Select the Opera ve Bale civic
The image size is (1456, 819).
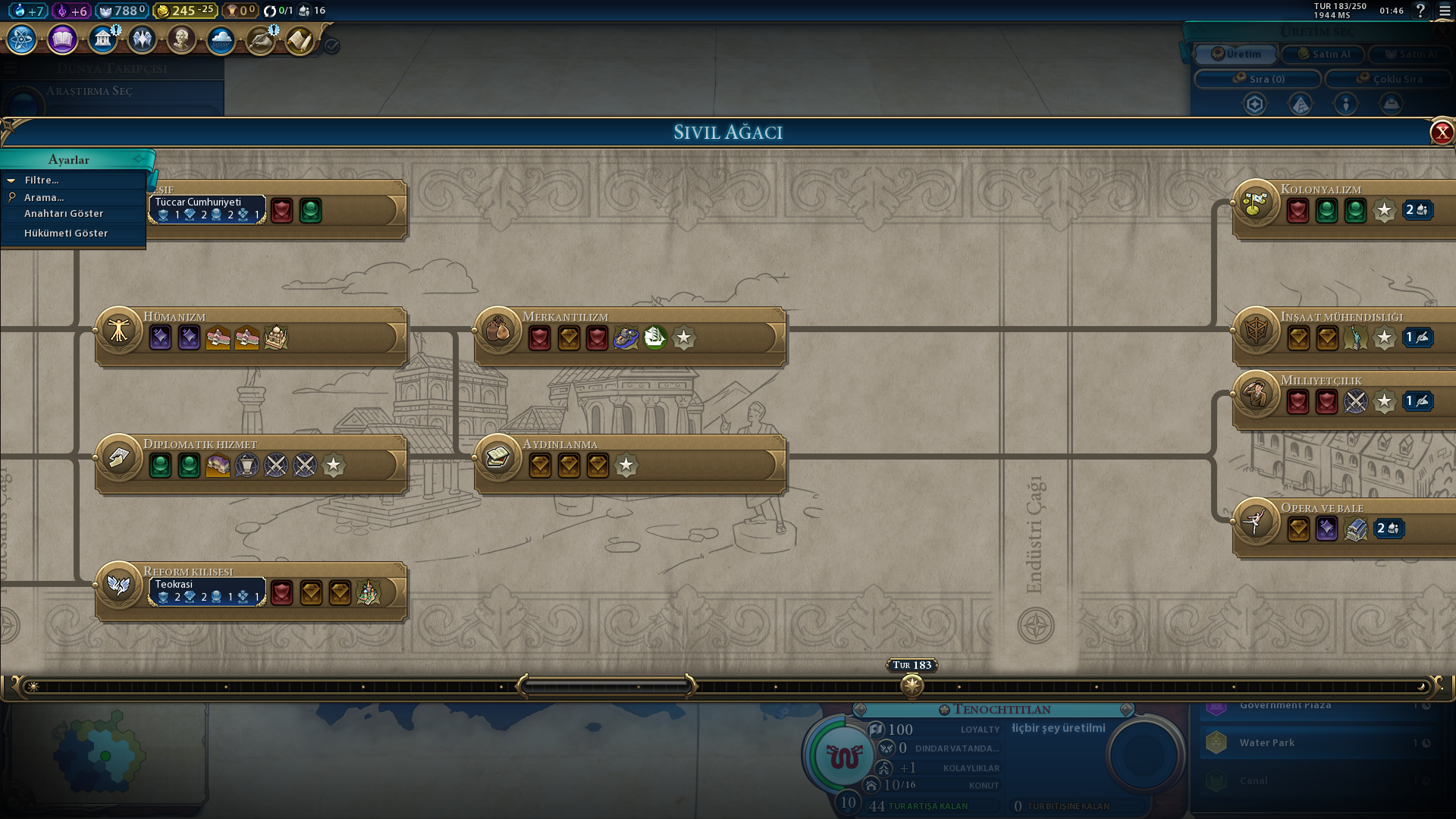(x=1256, y=522)
